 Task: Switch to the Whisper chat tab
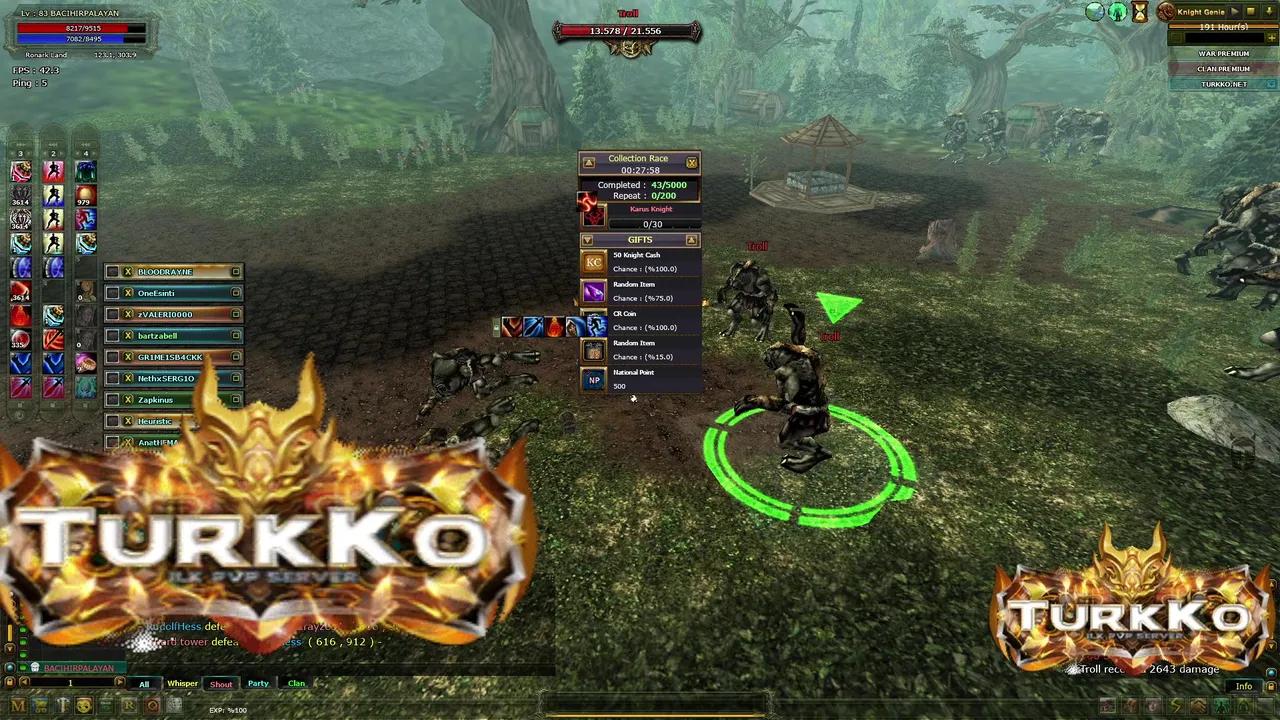coord(182,684)
